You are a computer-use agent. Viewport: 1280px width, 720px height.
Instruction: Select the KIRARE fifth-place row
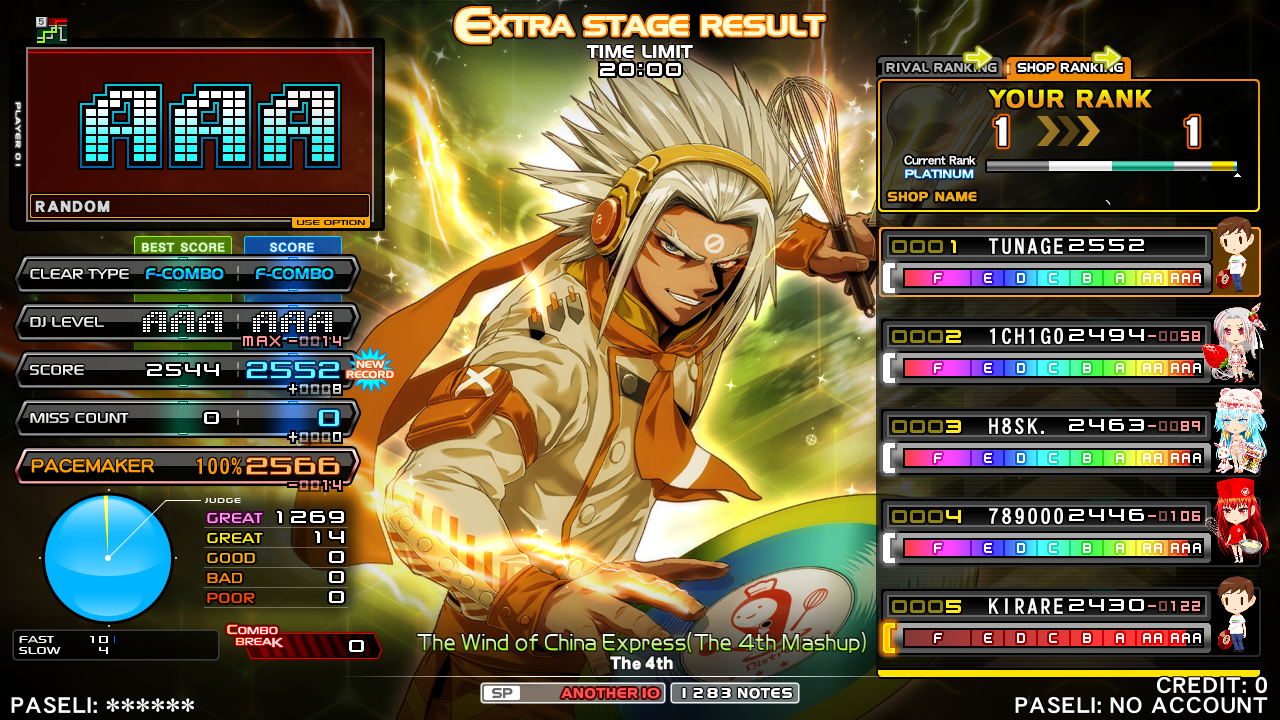click(x=1046, y=622)
